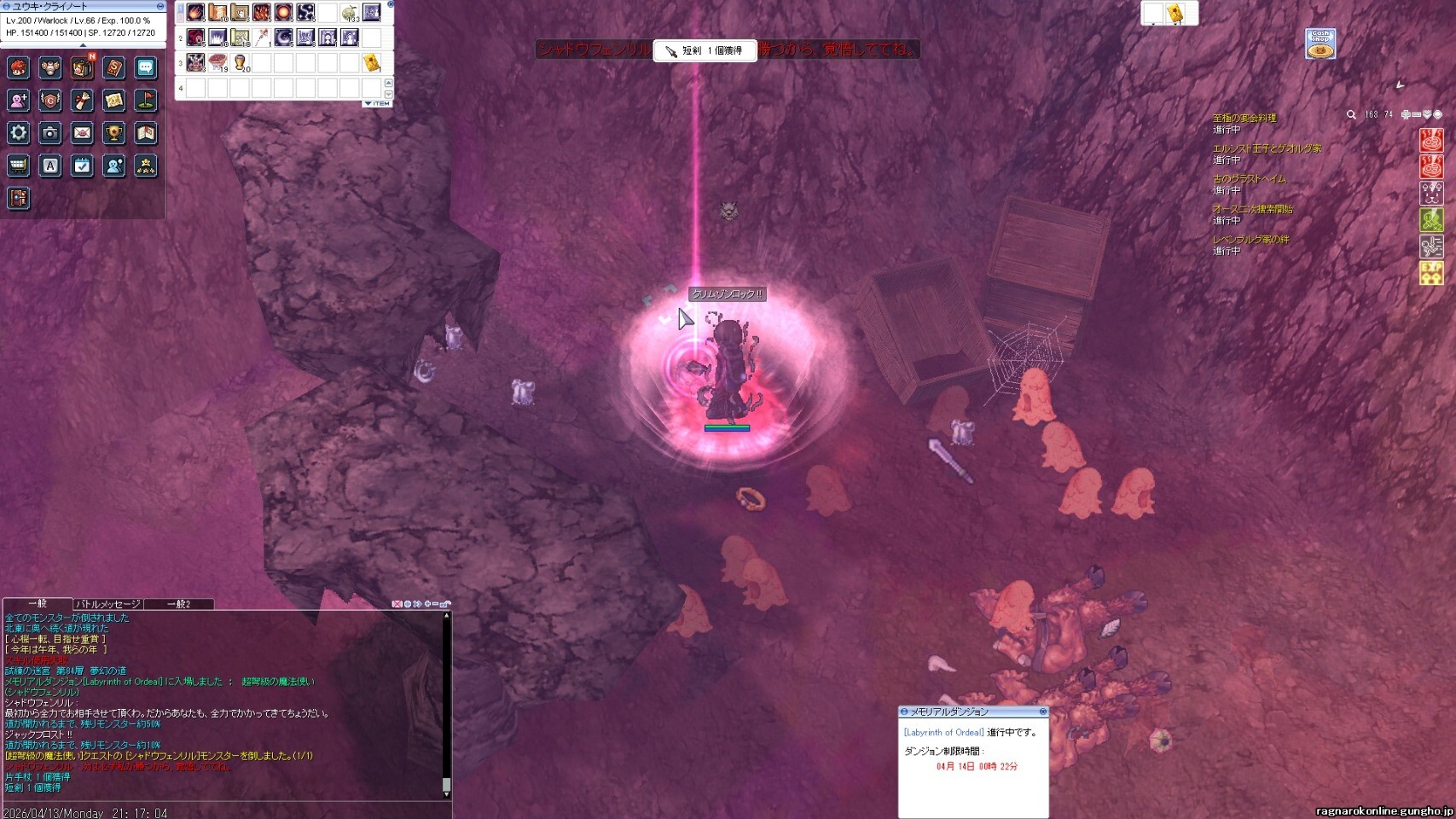Image resolution: width=1456 pixels, height=819 pixels.
Task: Open the mail envelope icon
Action: point(82,133)
